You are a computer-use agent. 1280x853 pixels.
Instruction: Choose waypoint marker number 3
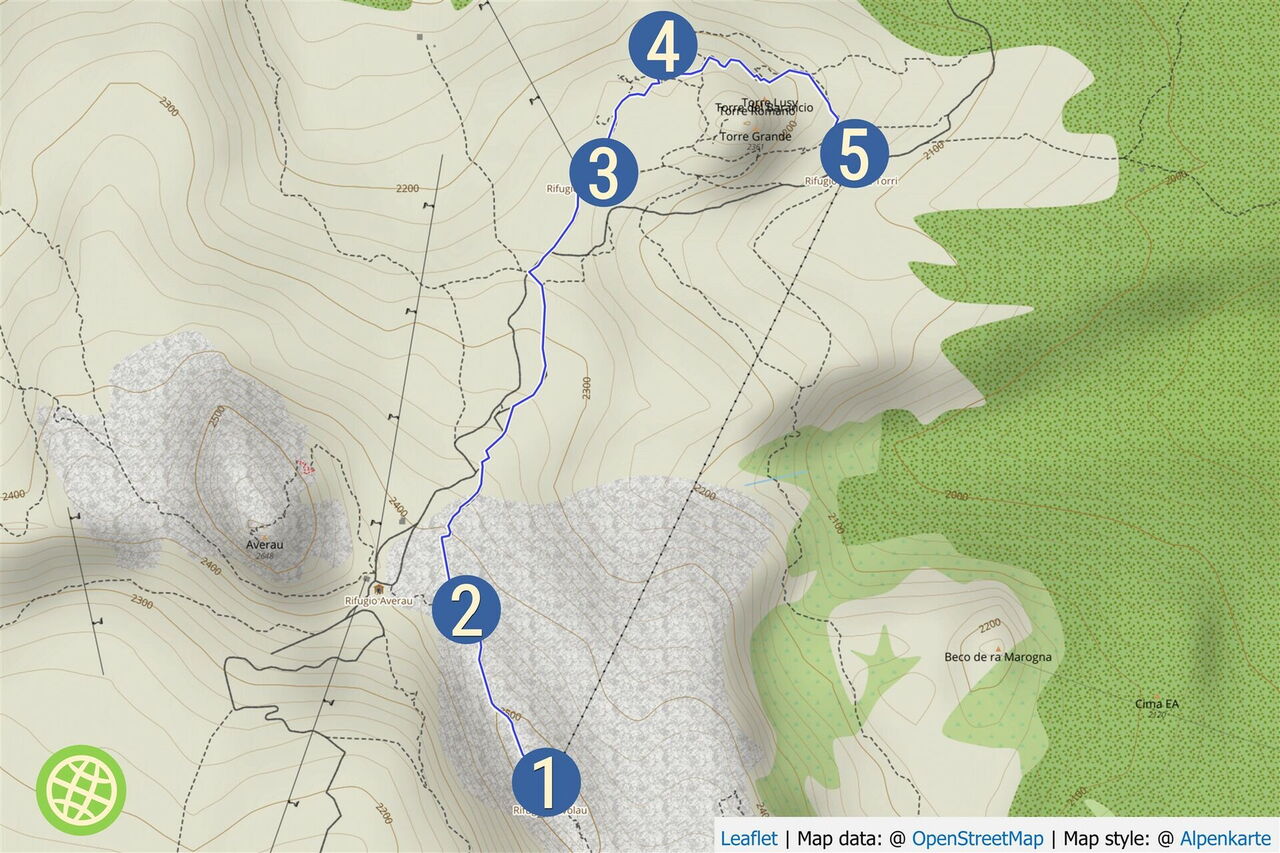[x=604, y=174]
